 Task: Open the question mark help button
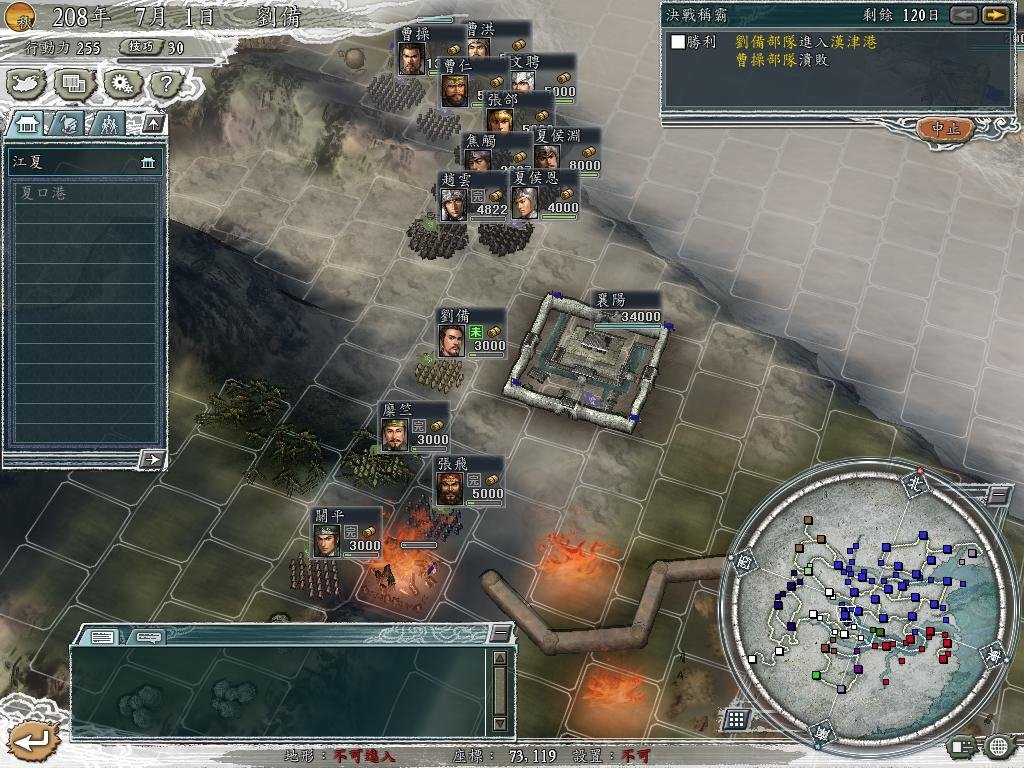coord(167,83)
